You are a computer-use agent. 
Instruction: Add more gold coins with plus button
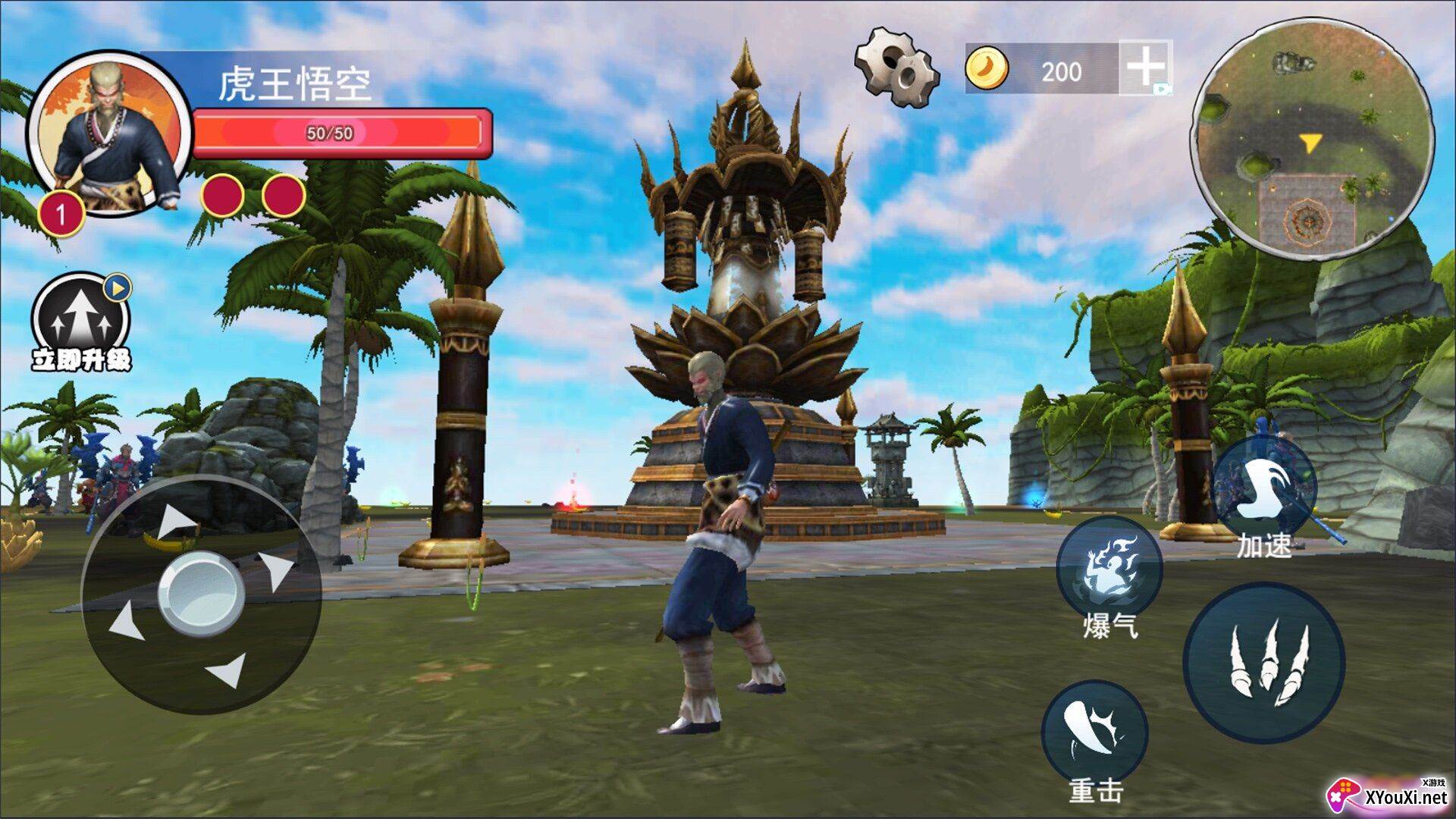[1145, 67]
